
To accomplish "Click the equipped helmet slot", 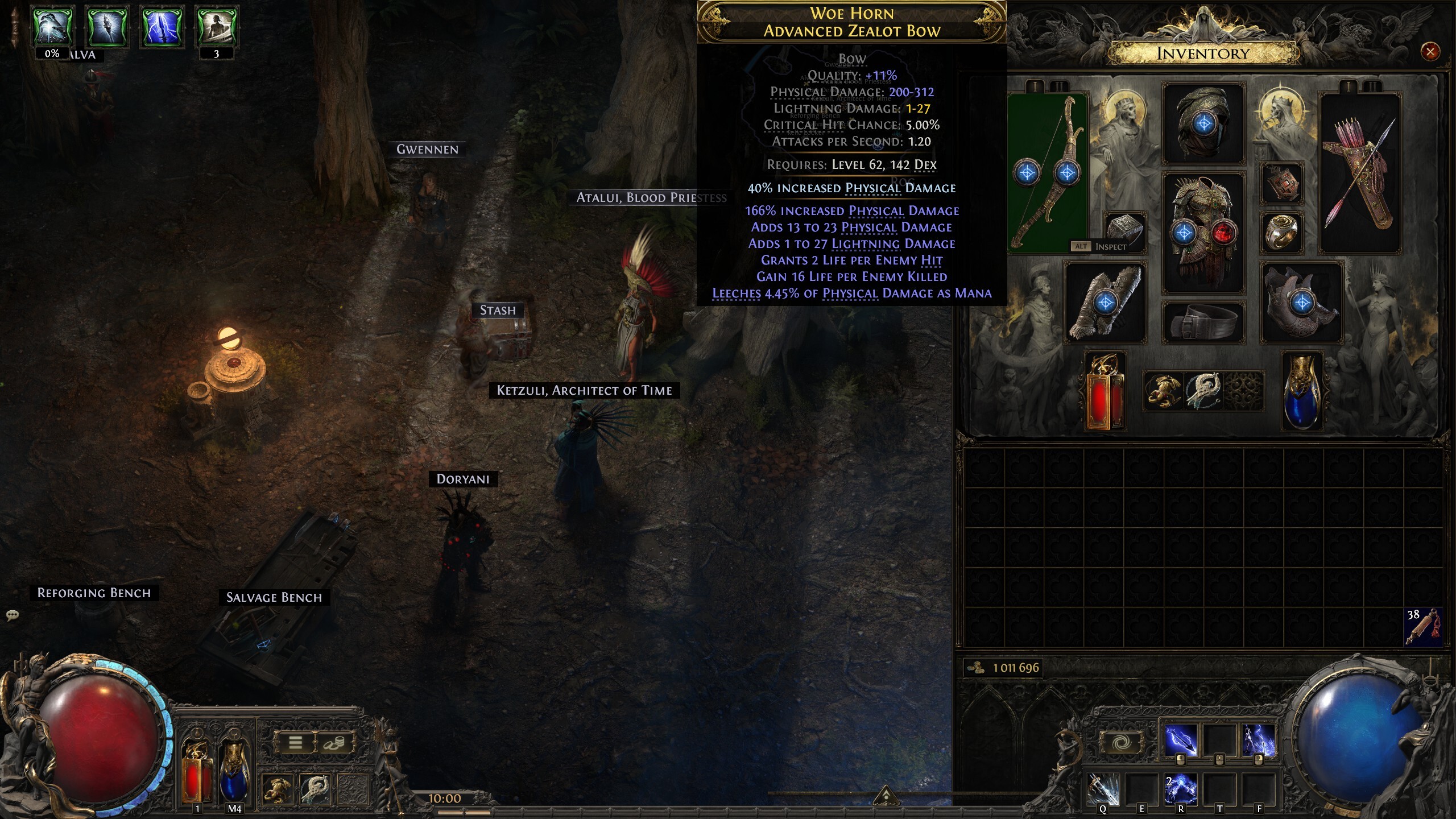I will [1203, 123].
